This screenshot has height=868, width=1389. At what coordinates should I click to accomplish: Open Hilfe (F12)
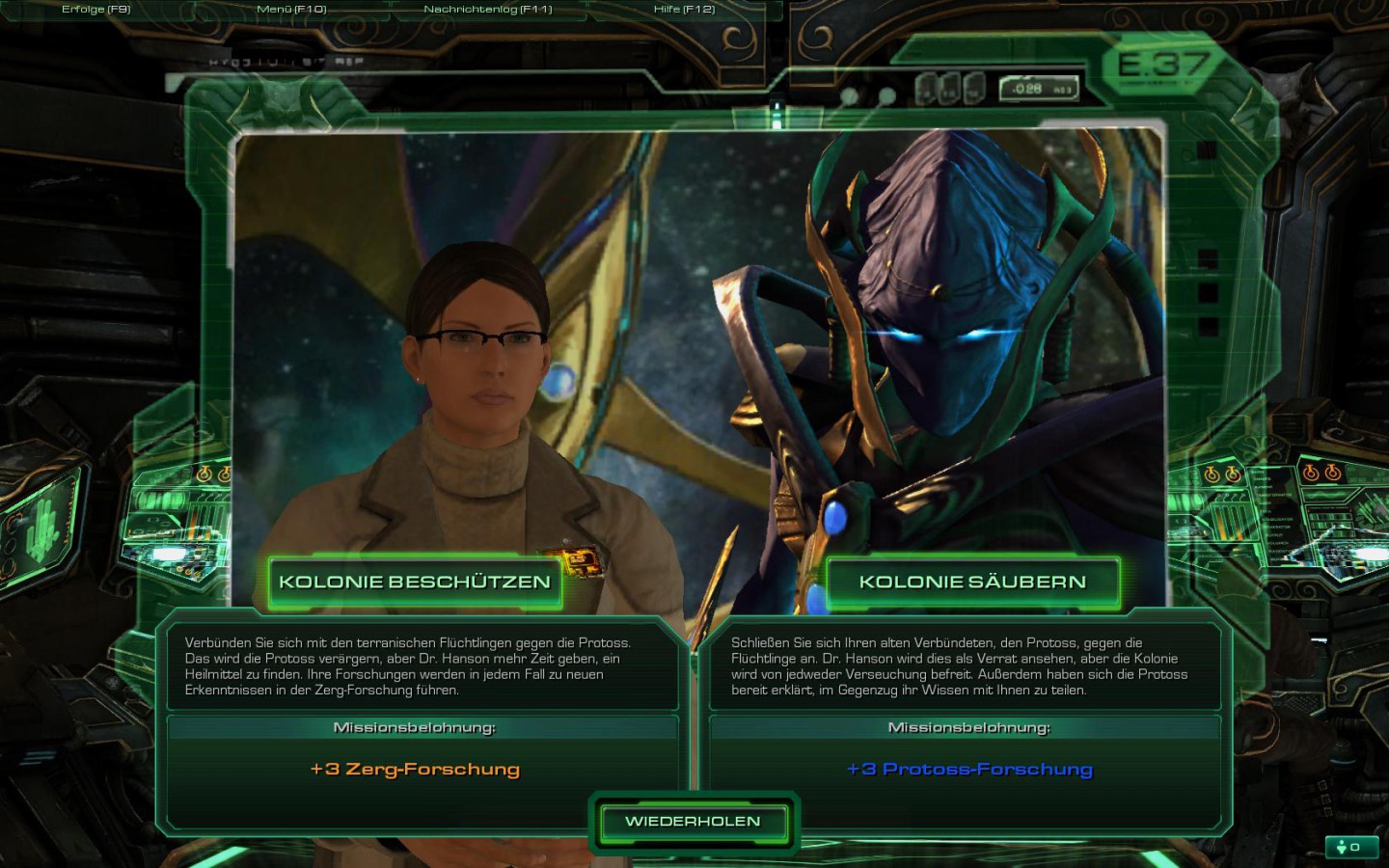(684, 10)
